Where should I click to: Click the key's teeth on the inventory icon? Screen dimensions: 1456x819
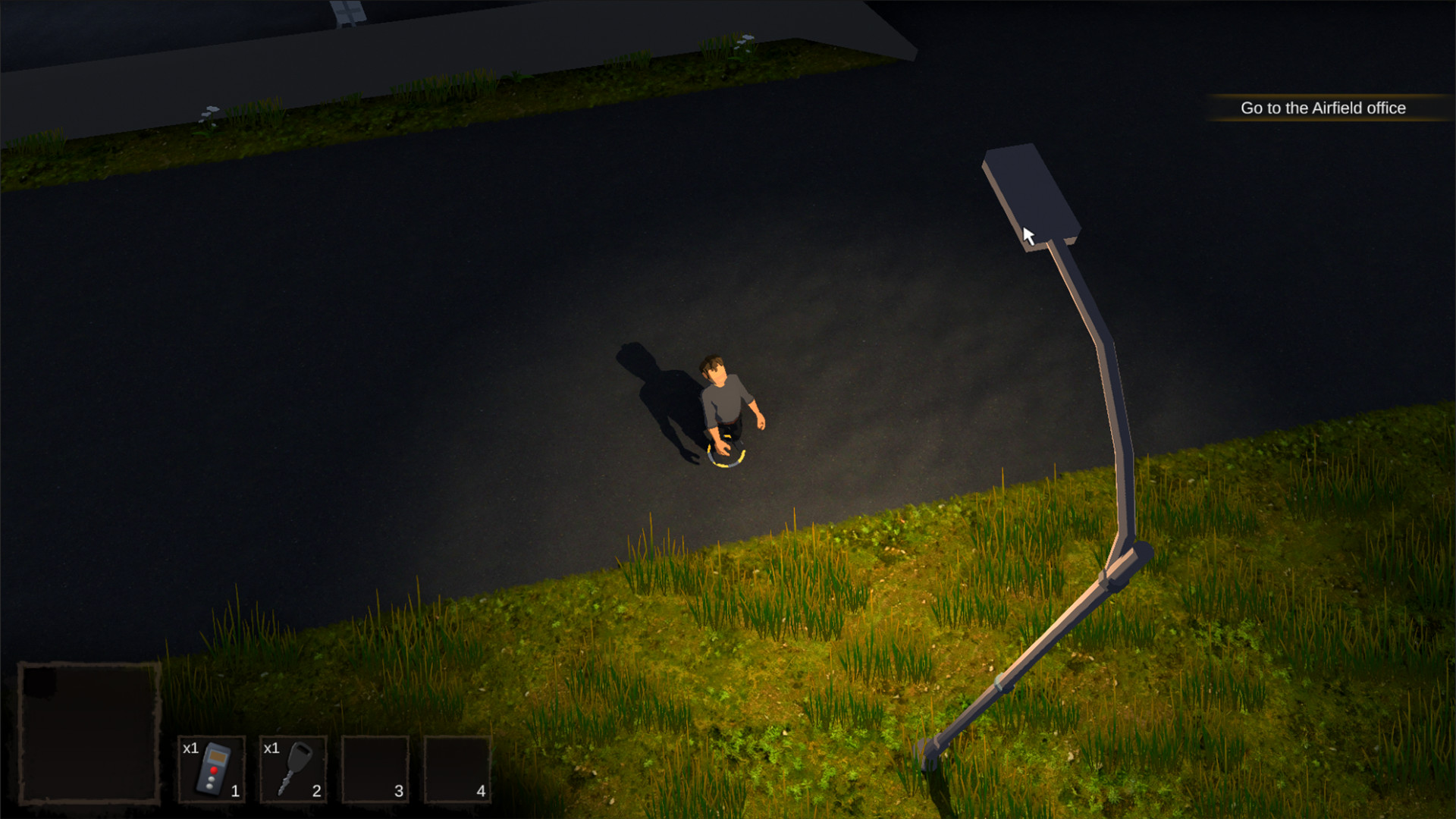pyautogui.click(x=283, y=784)
